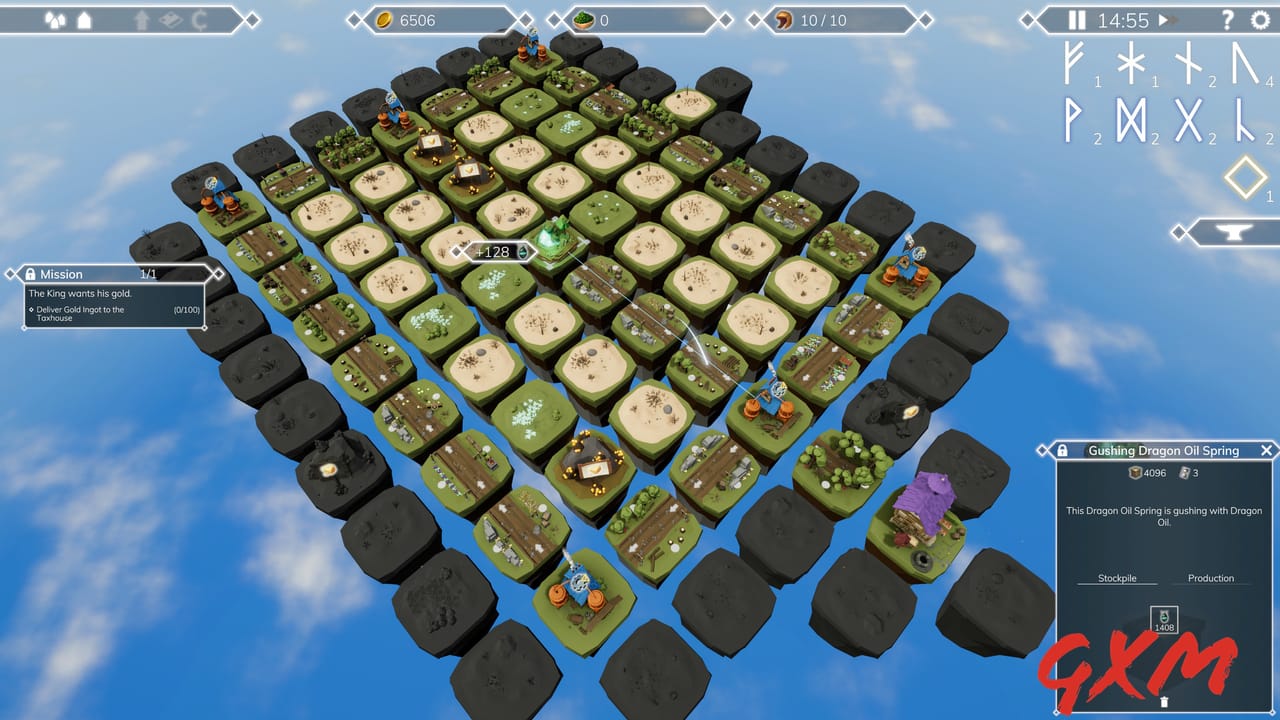This screenshot has width=1280, height=720.
Task: Select the first rune in the rune panel
Action: coord(1074,67)
